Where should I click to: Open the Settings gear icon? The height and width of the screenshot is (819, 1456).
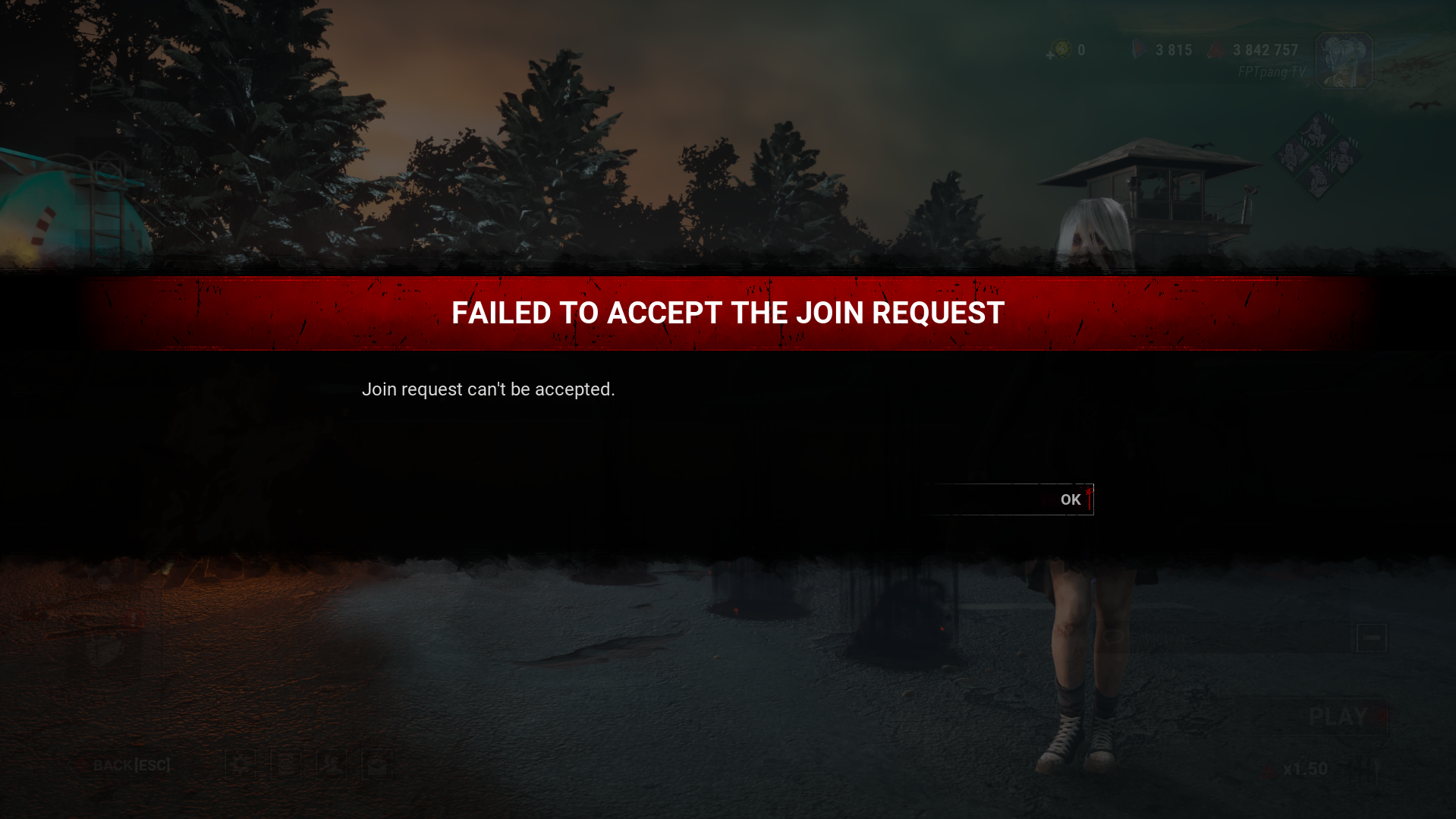pyautogui.click(x=241, y=764)
